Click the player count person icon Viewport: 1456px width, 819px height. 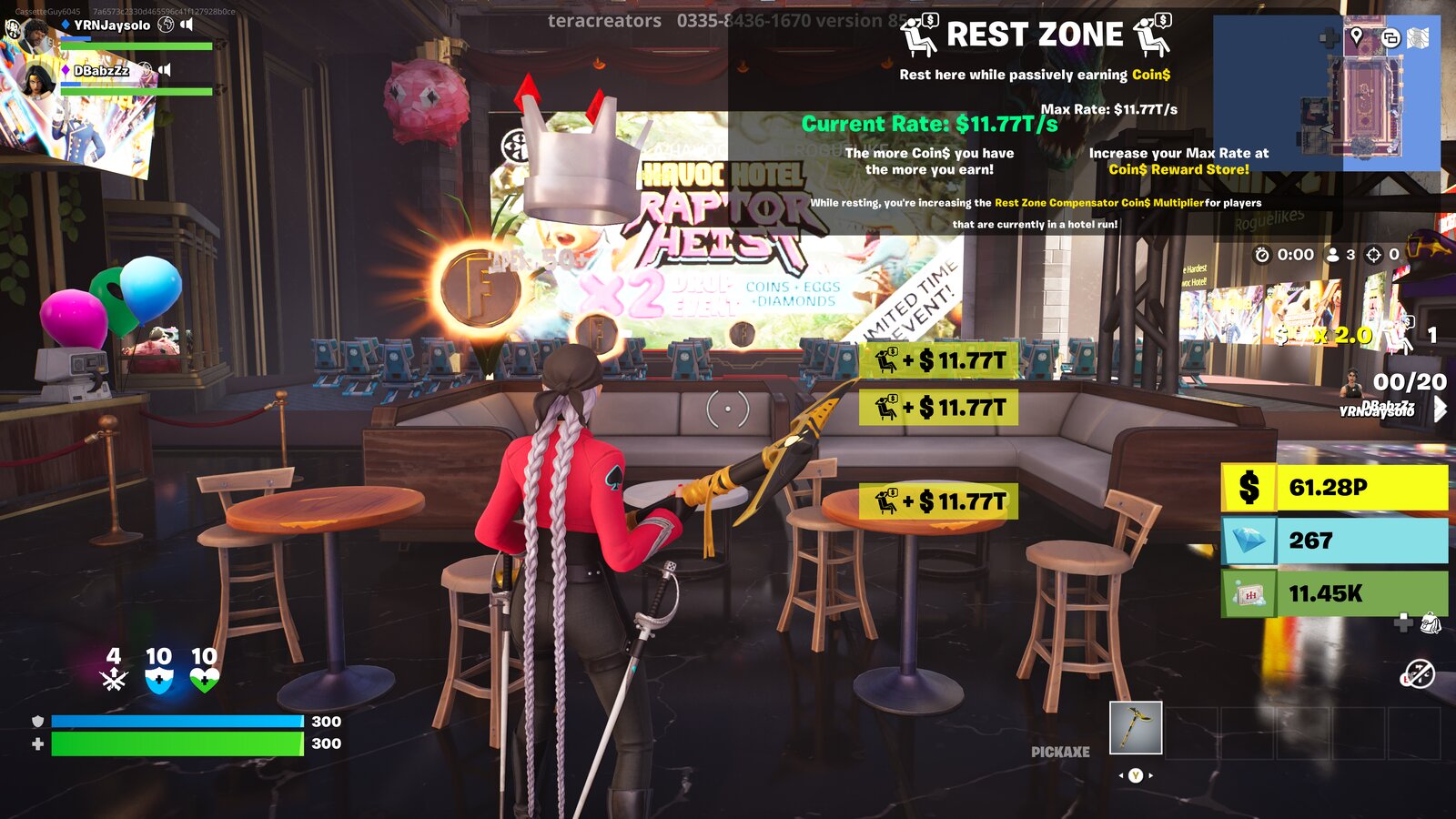pos(1334,256)
